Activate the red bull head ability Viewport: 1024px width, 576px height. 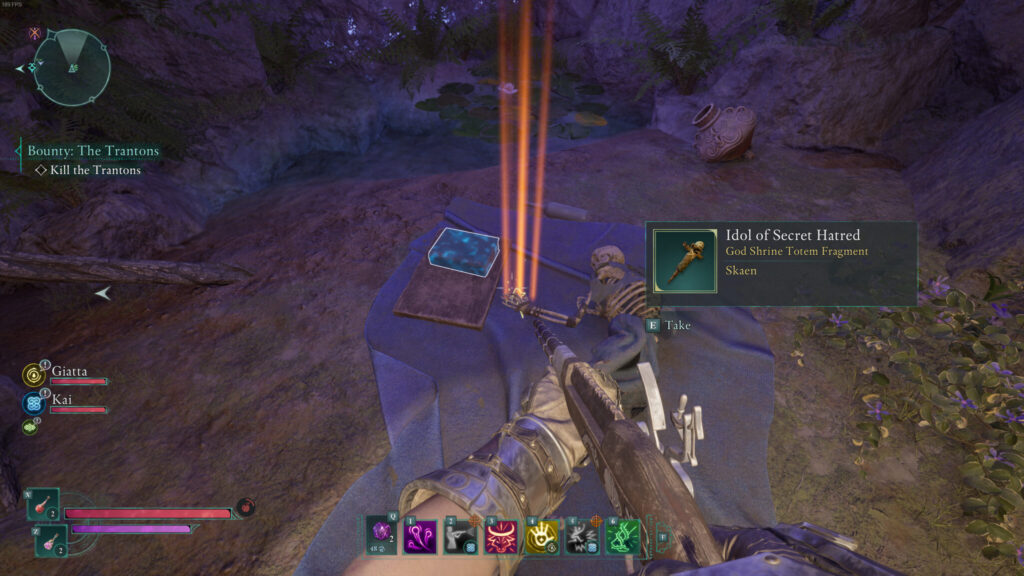pyautogui.click(x=501, y=537)
